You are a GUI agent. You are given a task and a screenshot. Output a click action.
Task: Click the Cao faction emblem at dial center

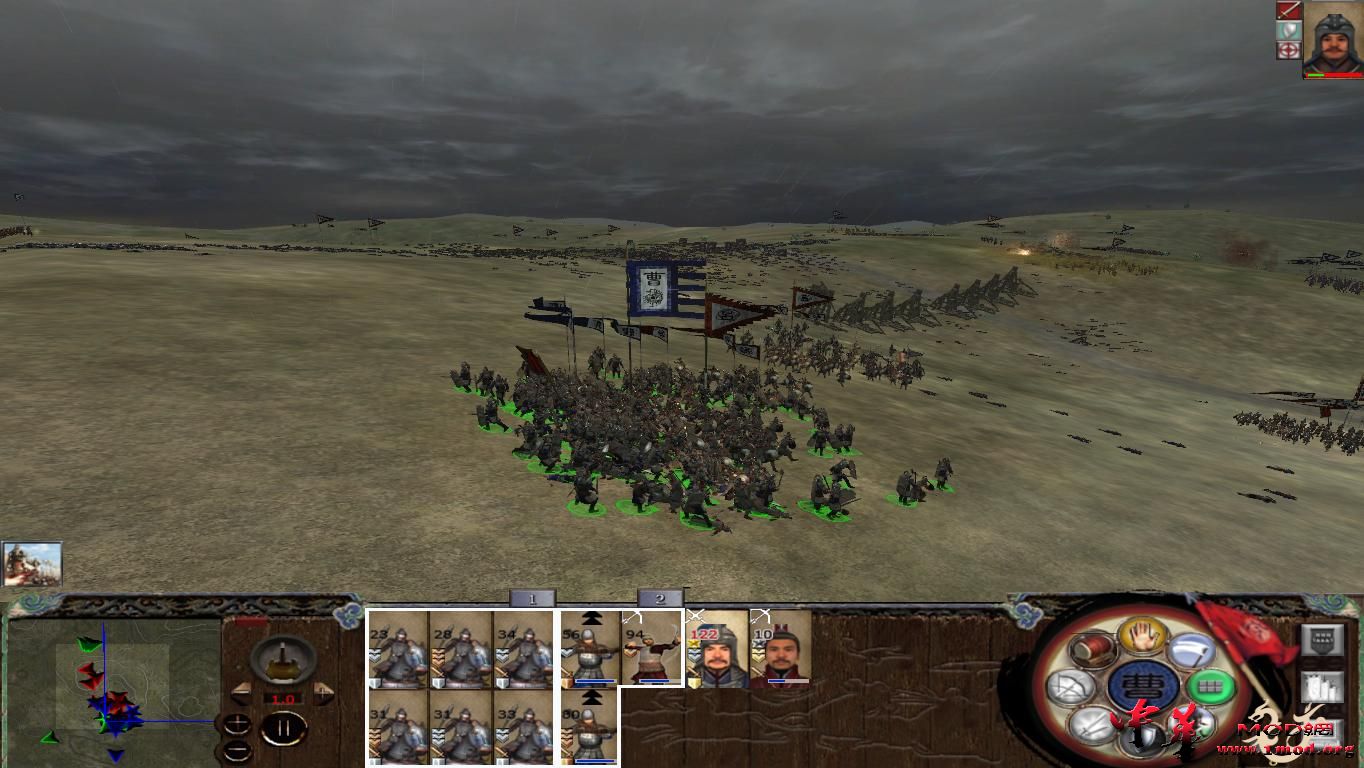point(1144,684)
